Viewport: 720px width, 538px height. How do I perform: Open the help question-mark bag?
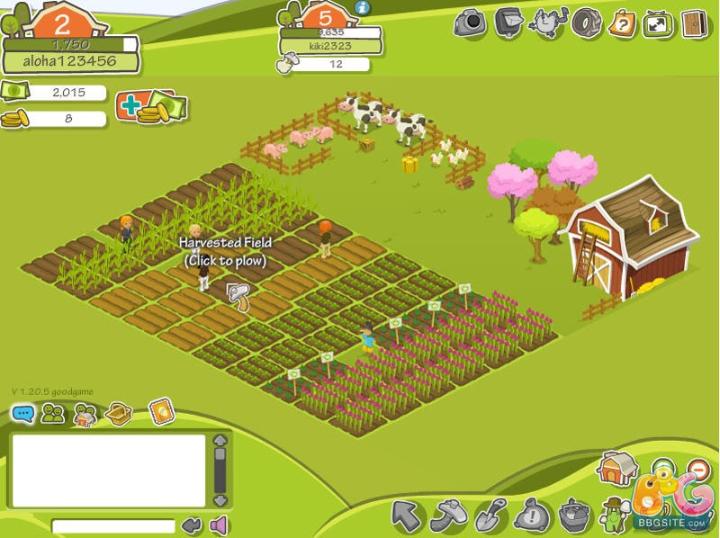click(x=622, y=22)
